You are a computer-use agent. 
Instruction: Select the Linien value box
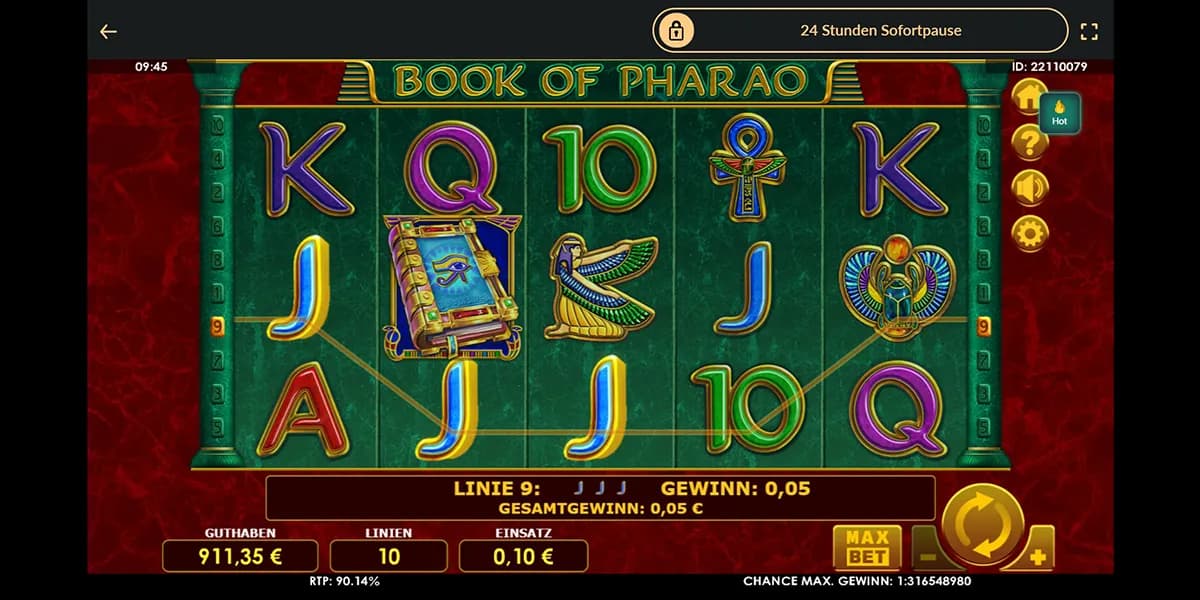pos(389,556)
